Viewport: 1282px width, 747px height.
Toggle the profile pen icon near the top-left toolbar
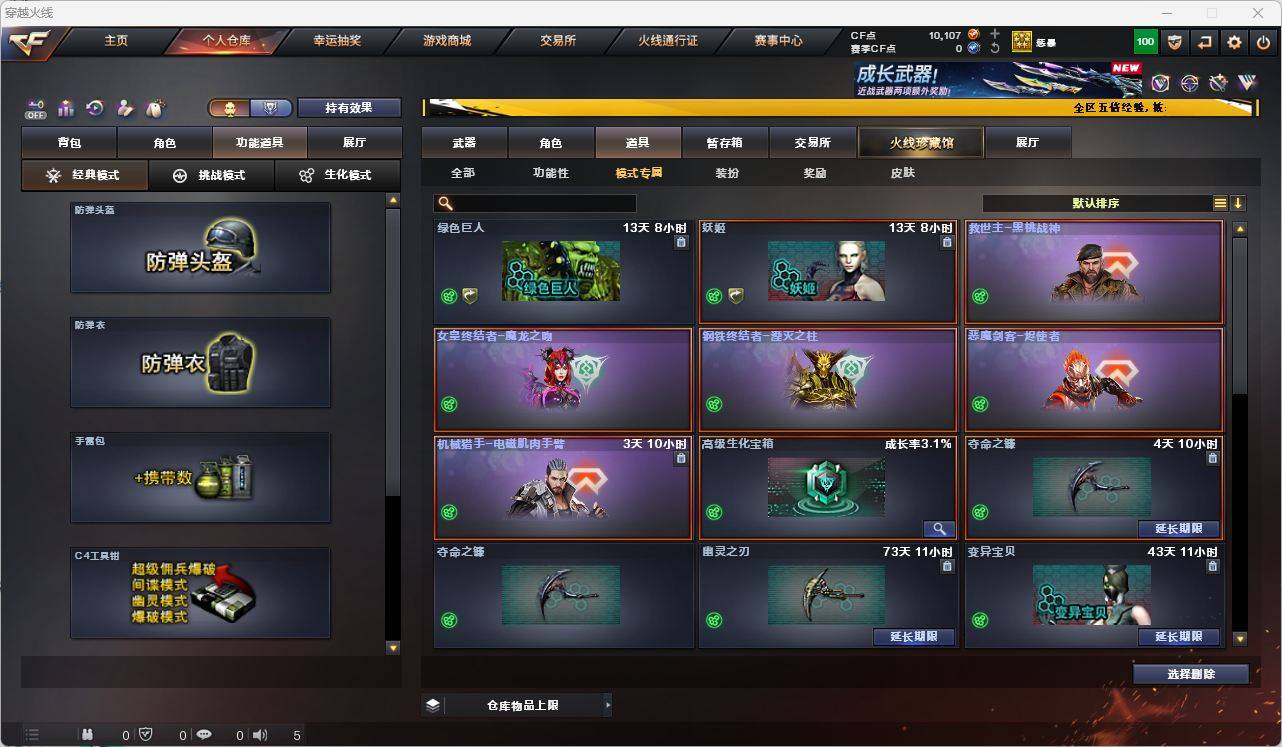pyautogui.click(x=125, y=108)
